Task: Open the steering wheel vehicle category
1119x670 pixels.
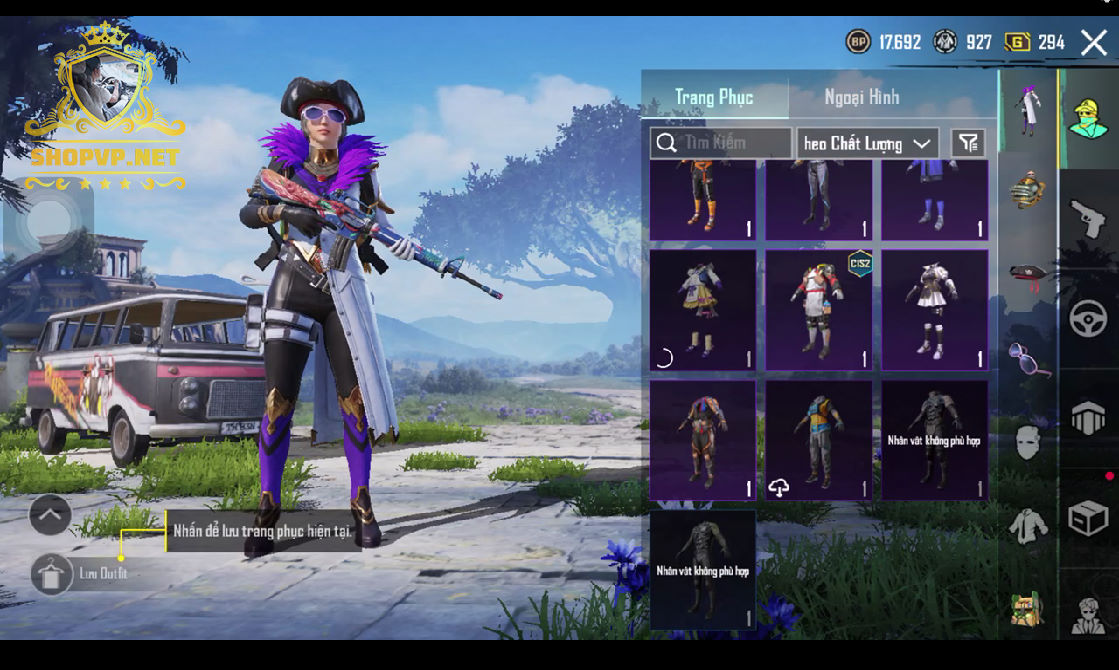Action: [x=1088, y=319]
